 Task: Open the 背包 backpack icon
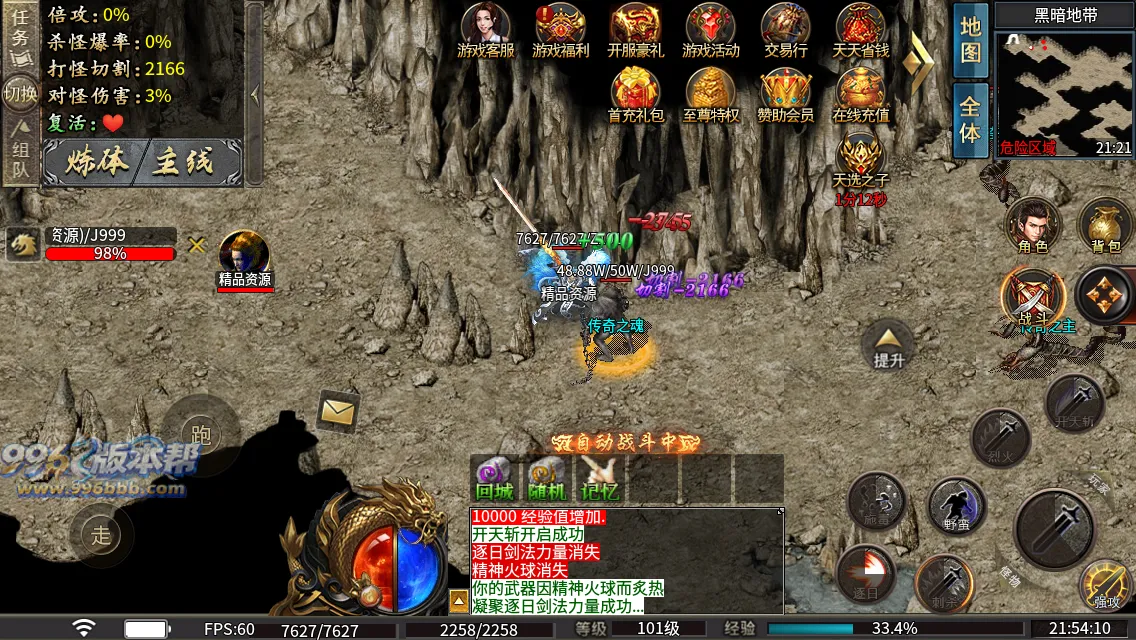(x=1105, y=224)
